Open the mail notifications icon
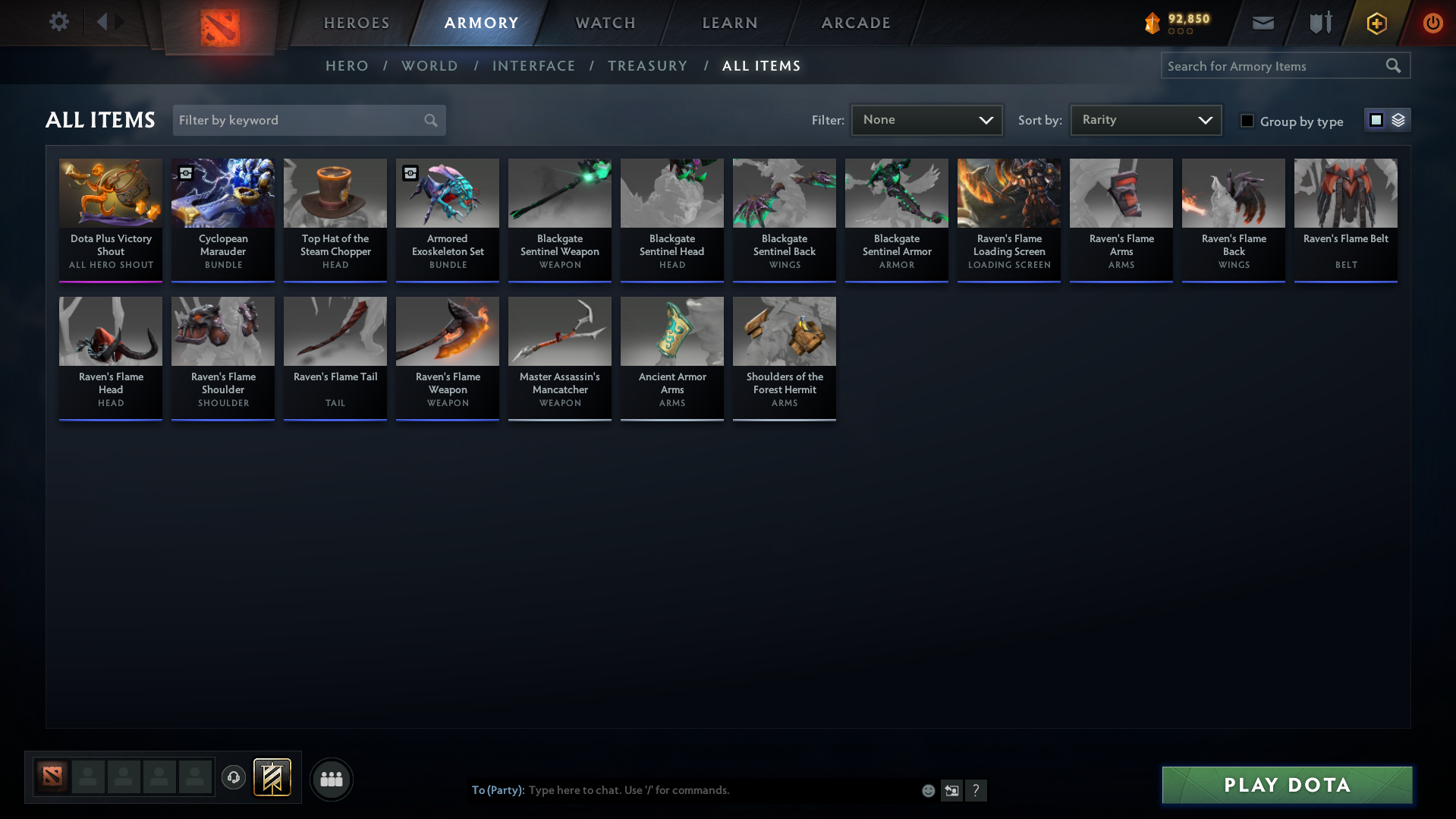 pyautogui.click(x=1262, y=23)
